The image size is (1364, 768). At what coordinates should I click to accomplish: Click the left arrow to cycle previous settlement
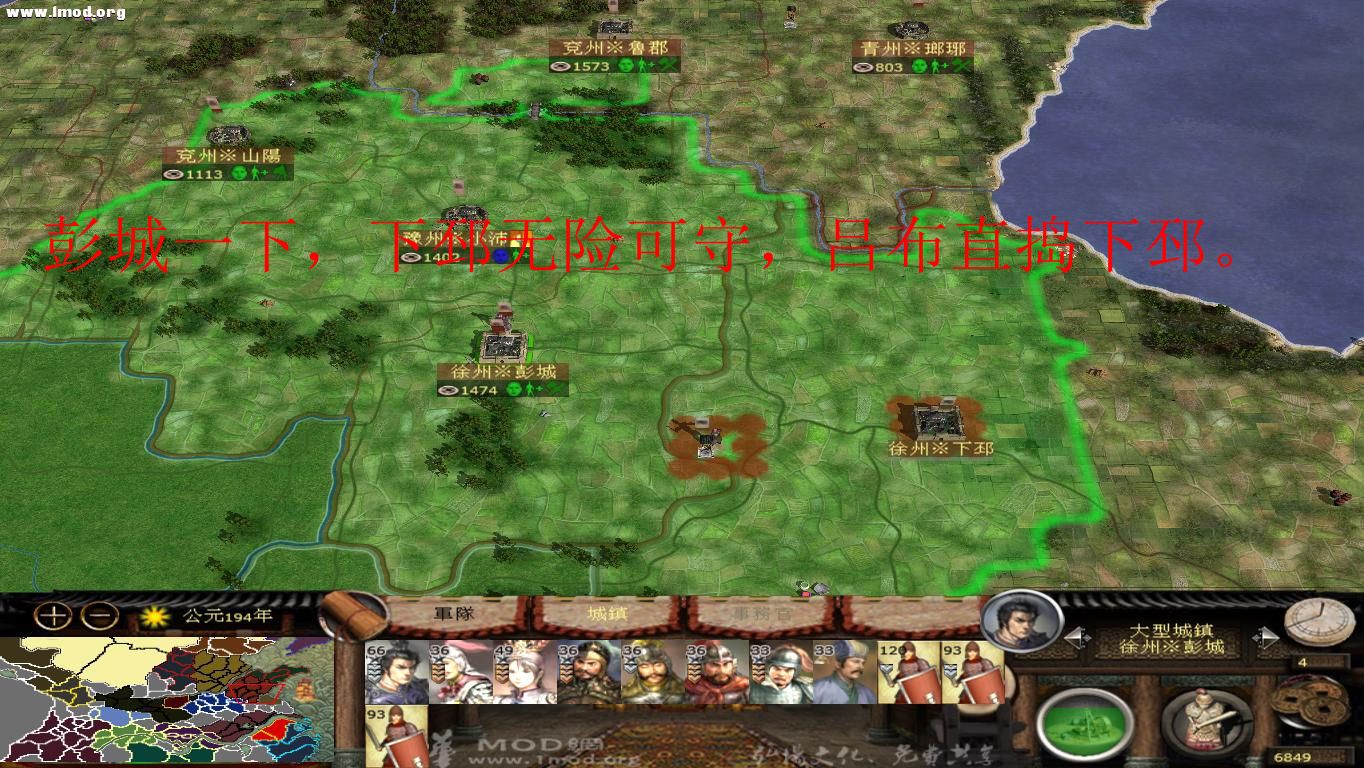(x=1075, y=636)
